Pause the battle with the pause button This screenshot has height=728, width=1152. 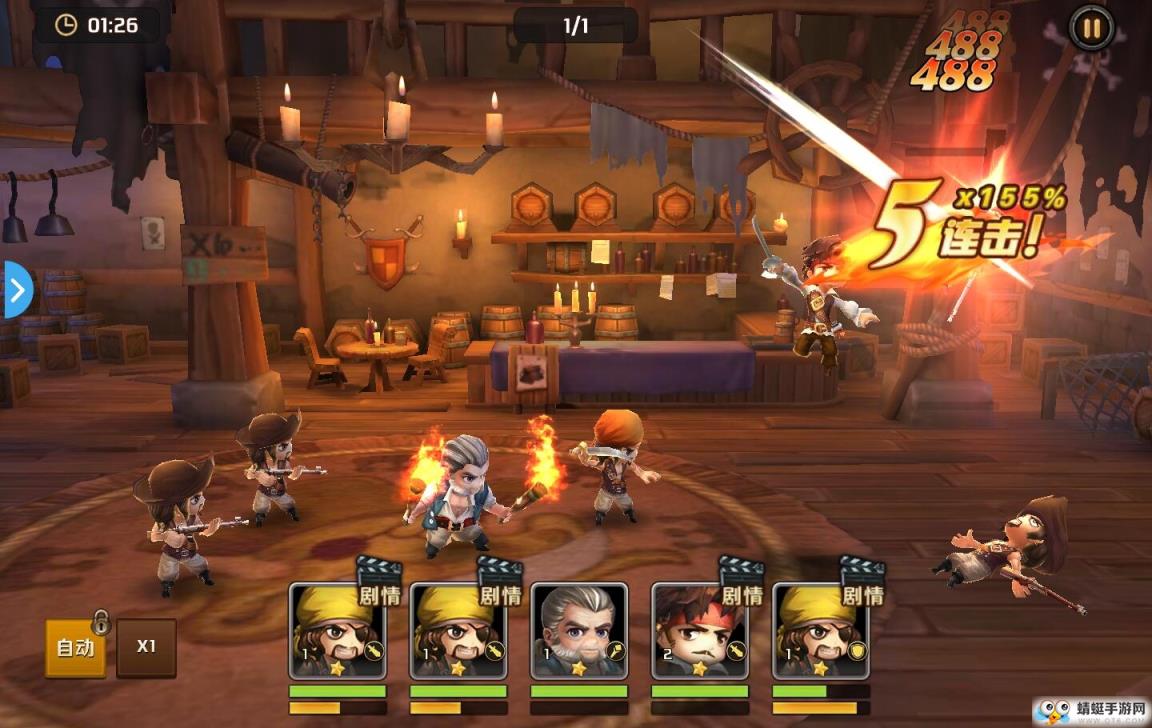click(x=1091, y=28)
